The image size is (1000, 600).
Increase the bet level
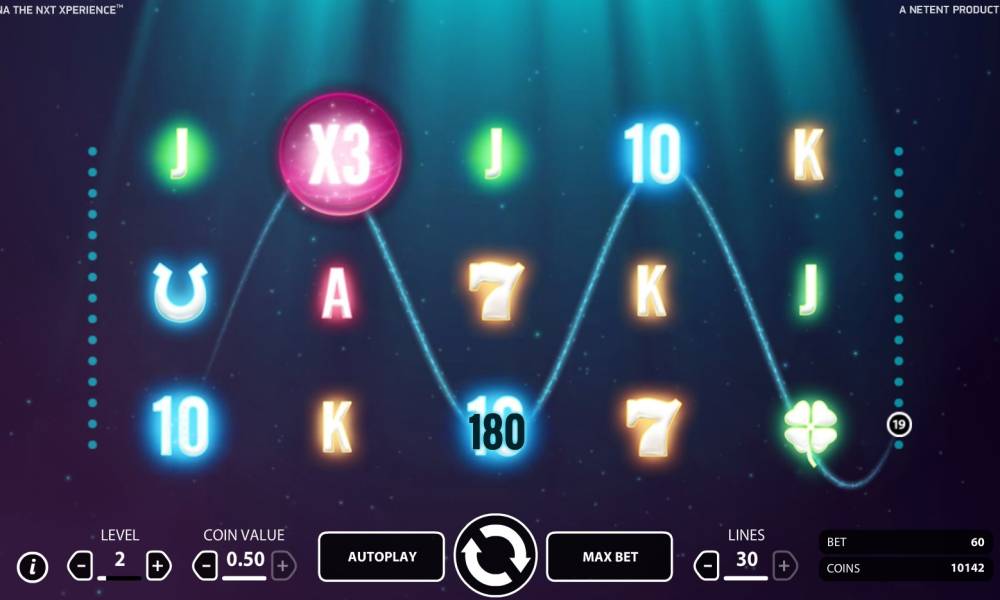[158, 566]
